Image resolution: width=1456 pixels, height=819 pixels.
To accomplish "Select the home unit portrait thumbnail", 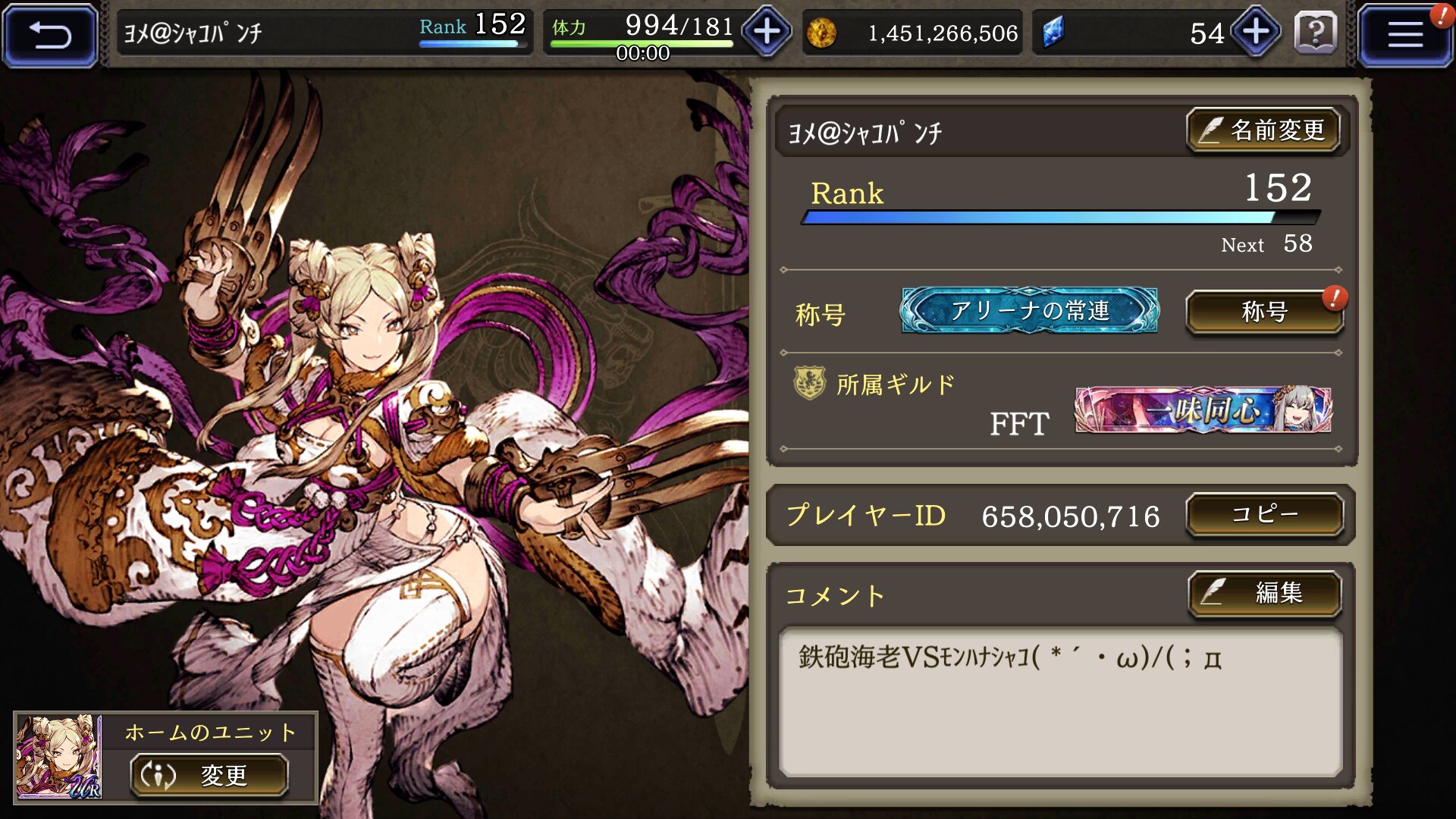I will [59, 757].
